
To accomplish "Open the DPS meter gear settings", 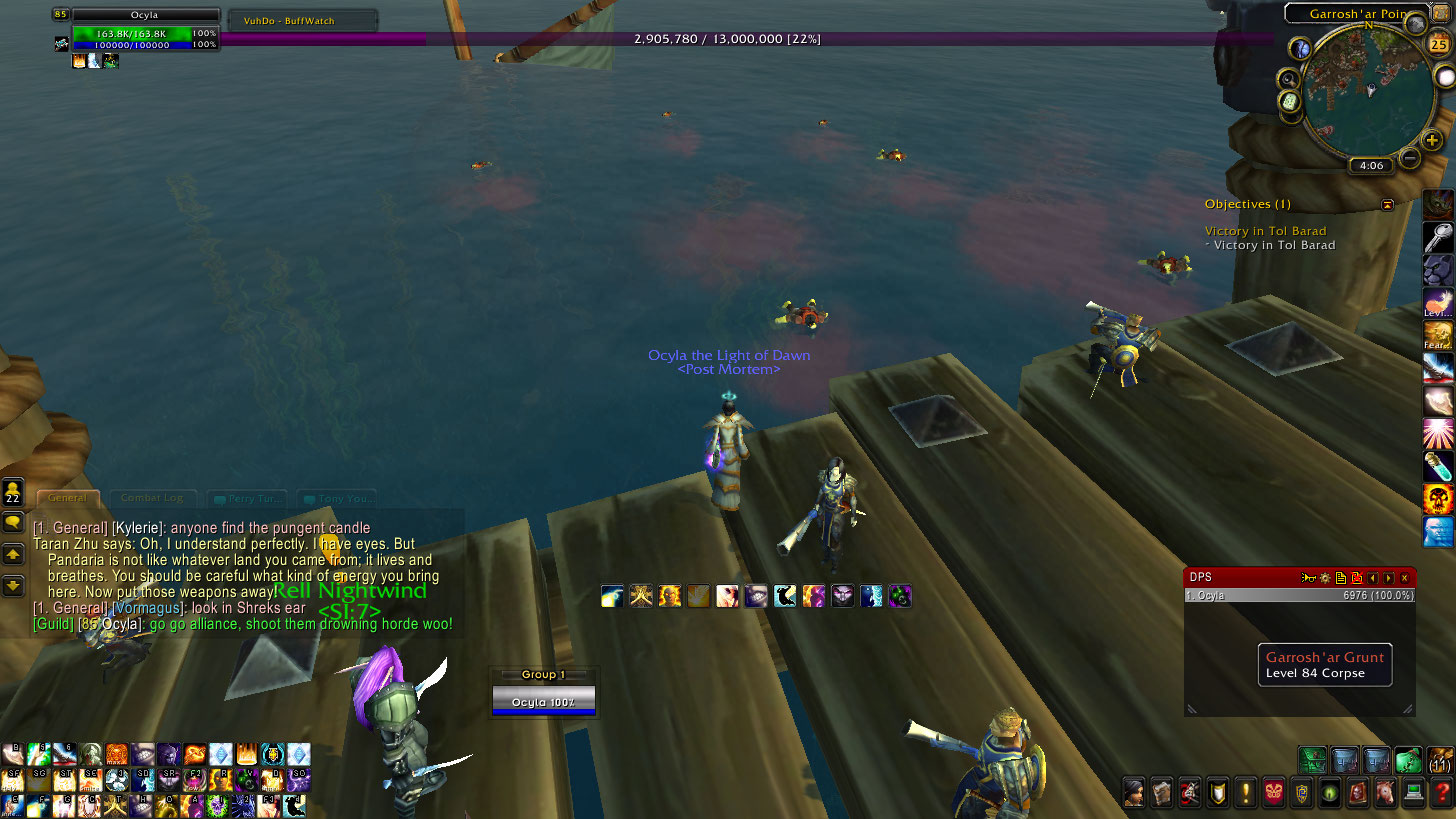I will (1325, 578).
